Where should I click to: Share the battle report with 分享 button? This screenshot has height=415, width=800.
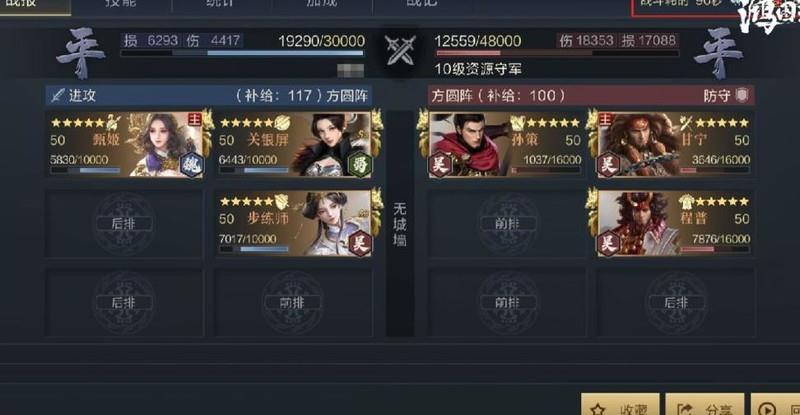coord(704,405)
